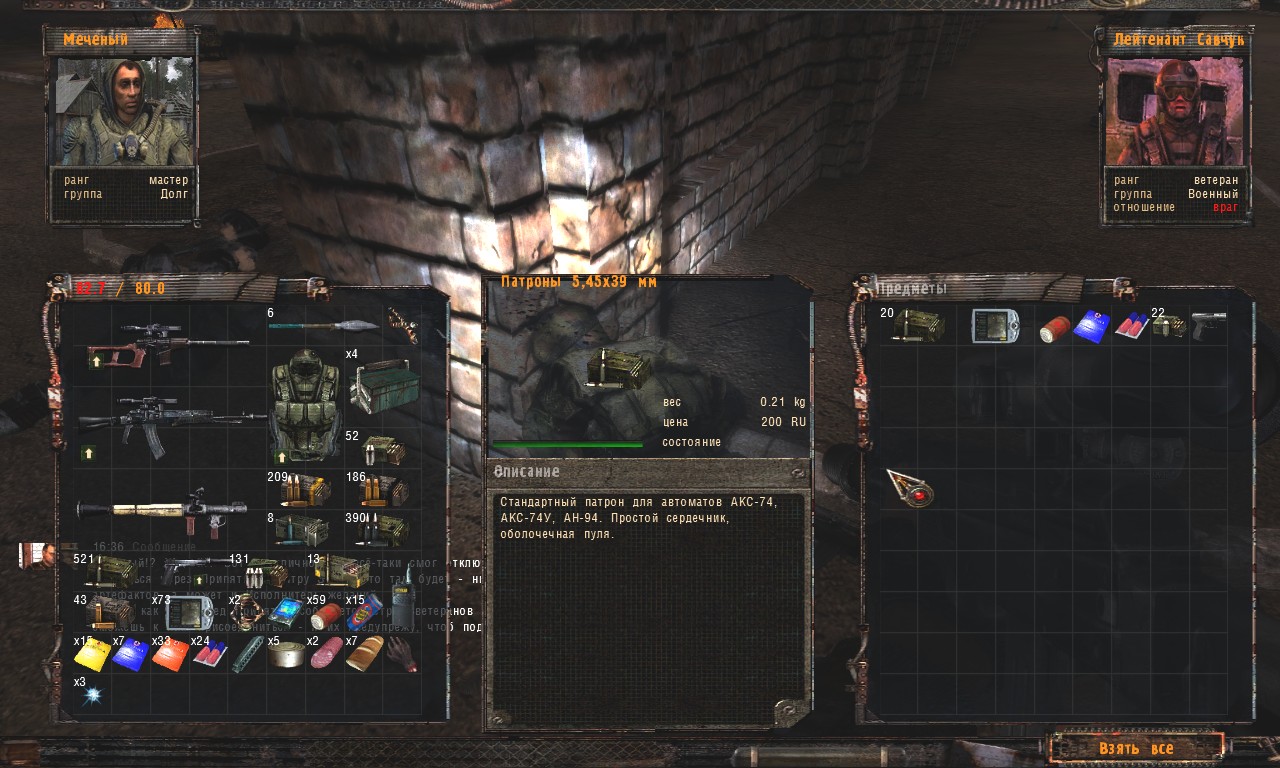The width and height of the screenshot is (1280, 768).
Task: Take the blue medkit from the corpse's loot
Action: click(1092, 327)
